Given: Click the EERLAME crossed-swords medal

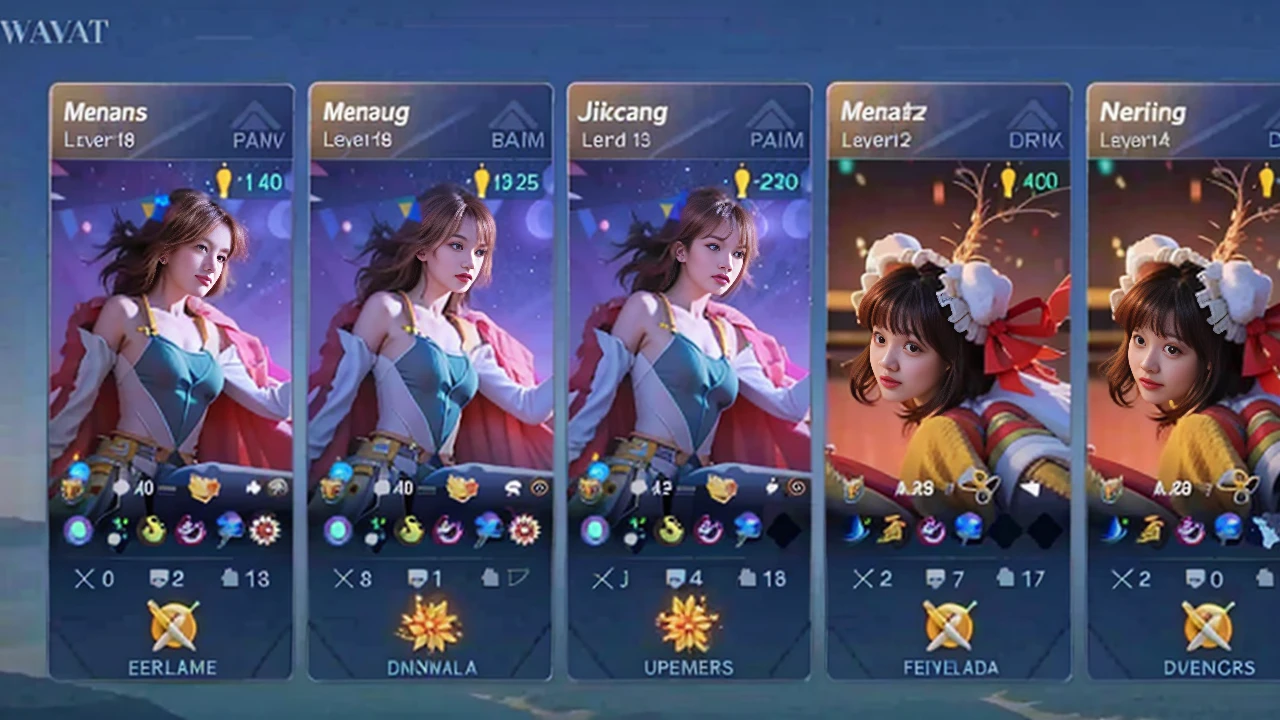Looking at the screenshot, I should (173, 626).
